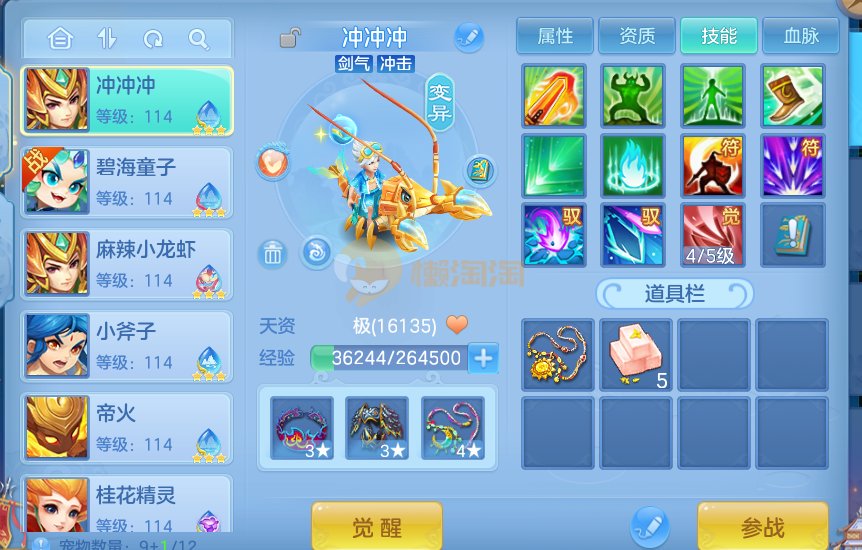The image size is (862, 550).
Task: Tap the 参战 button
Action: click(762, 527)
